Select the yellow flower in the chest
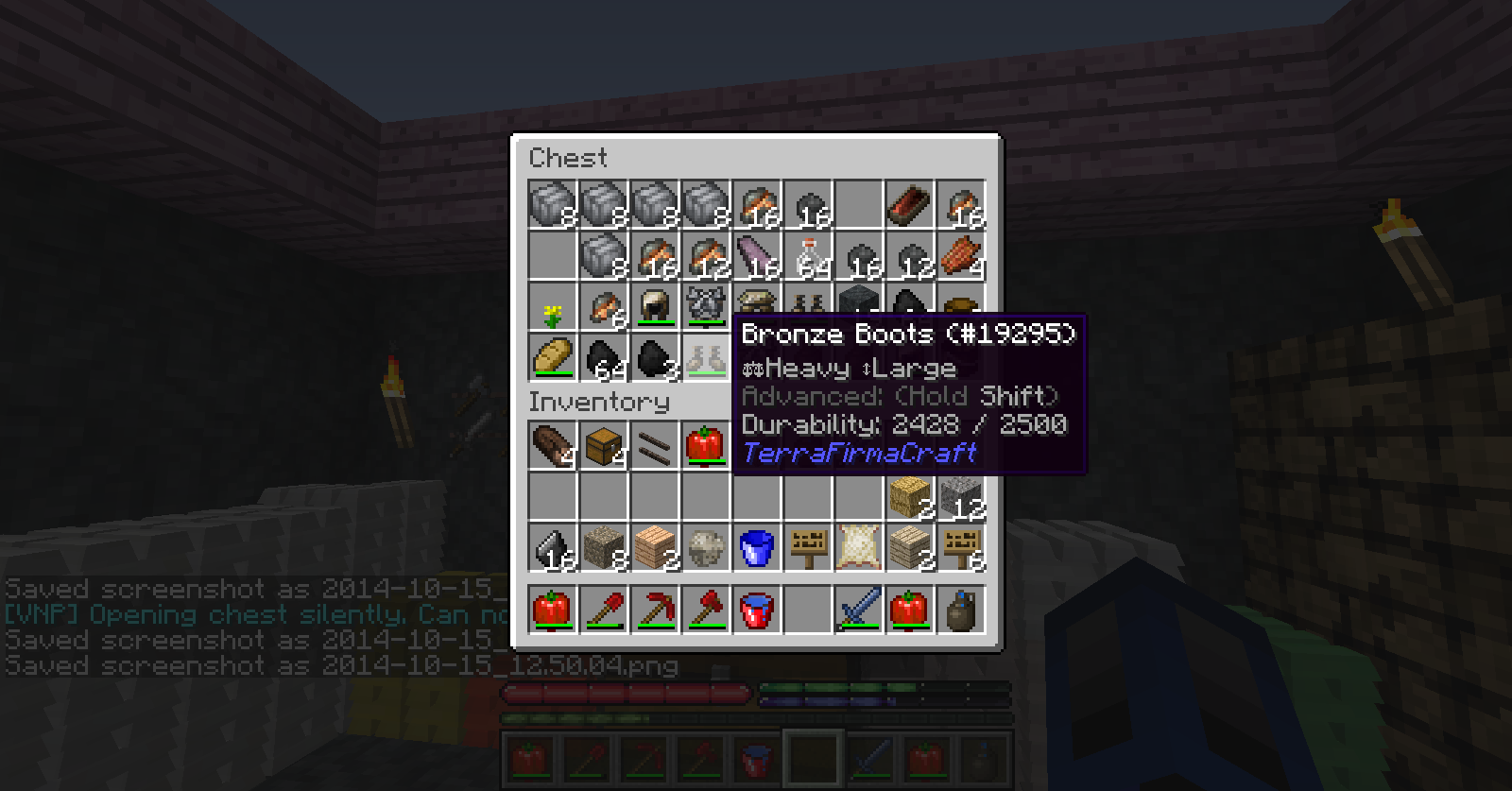This screenshot has height=791, width=1512. [553, 308]
